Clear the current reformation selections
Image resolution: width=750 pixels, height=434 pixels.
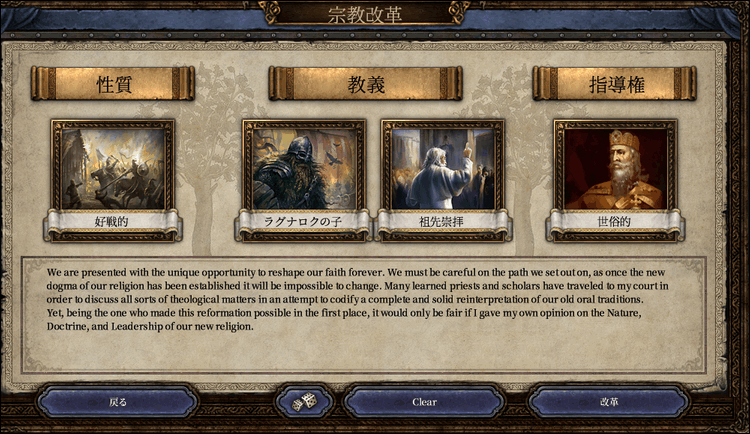click(x=424, y=402)
